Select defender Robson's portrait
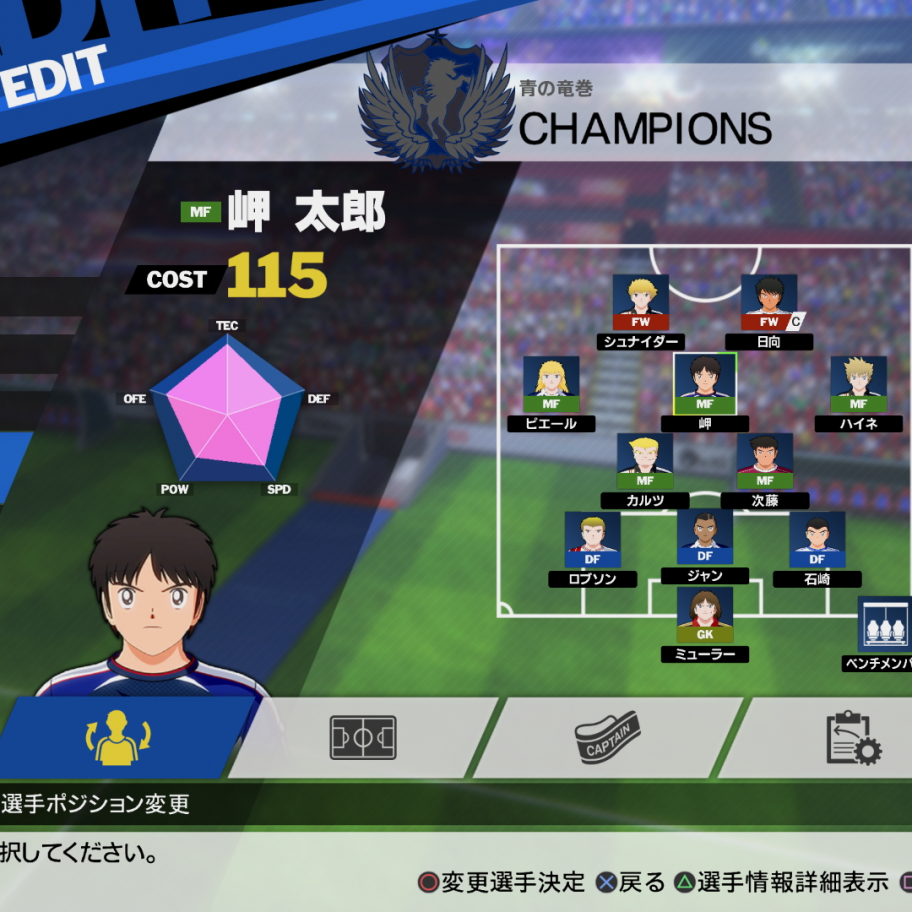Screen dimensions: 912x912 pos(593,540)
